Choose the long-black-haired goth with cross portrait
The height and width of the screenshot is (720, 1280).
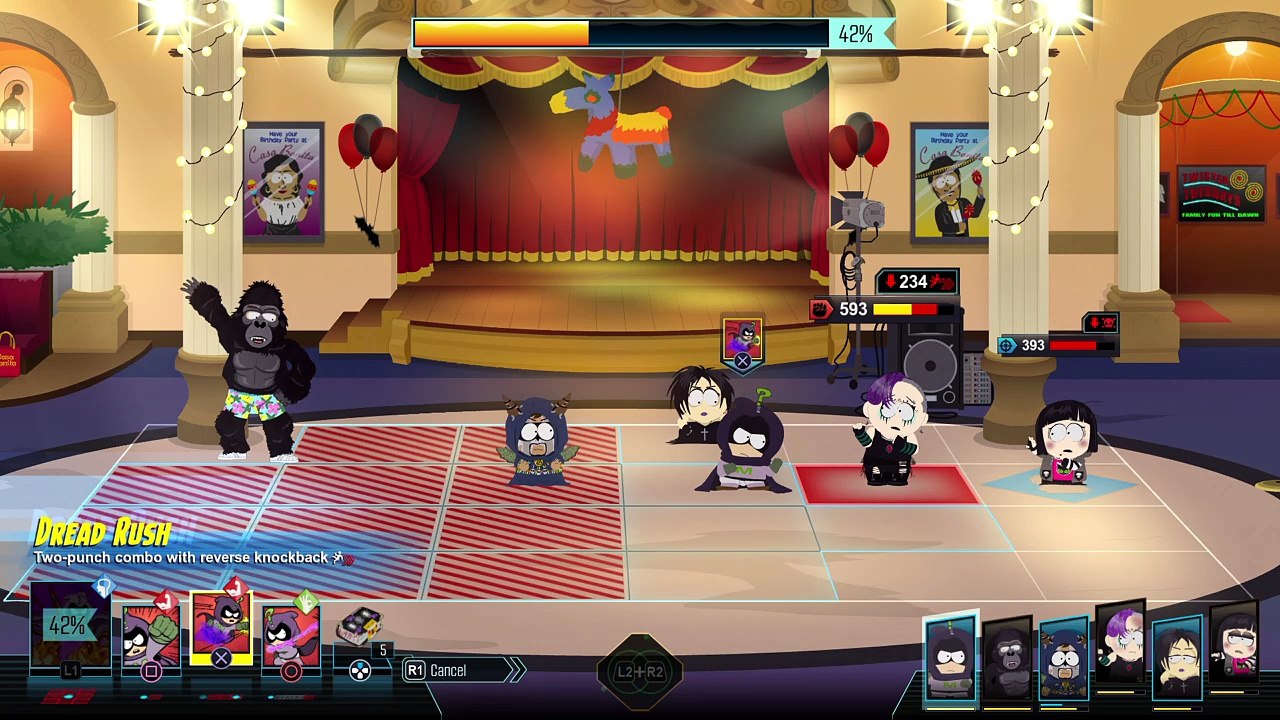coord(1177,660)
